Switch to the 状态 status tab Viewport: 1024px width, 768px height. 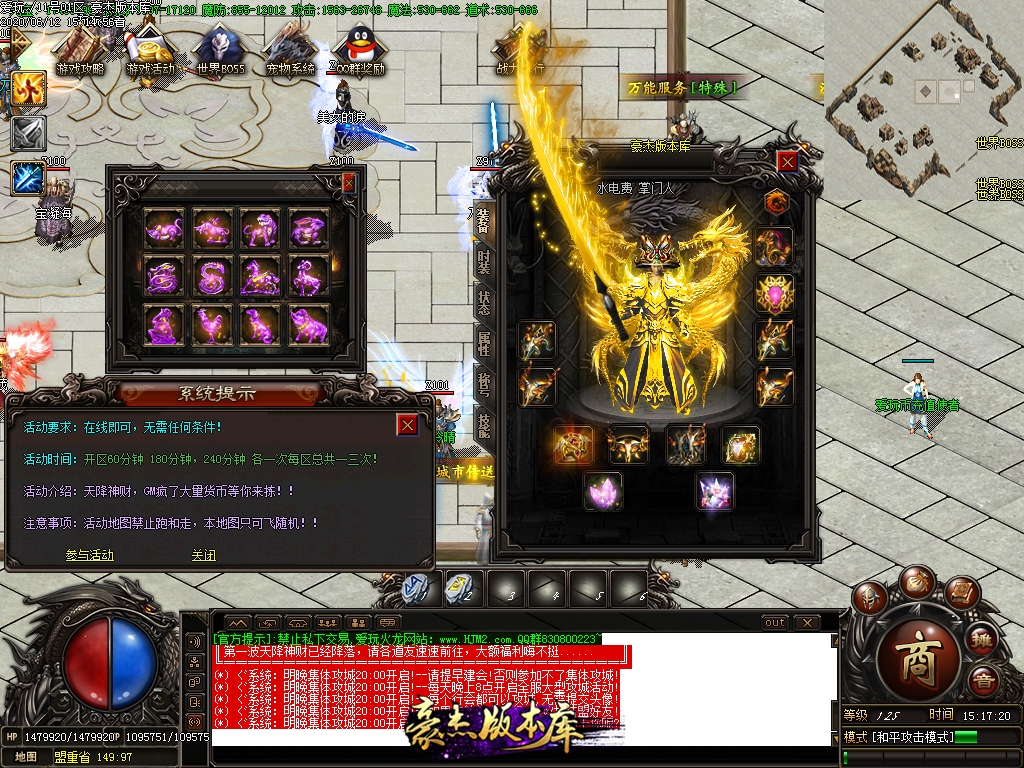(483, 302)
